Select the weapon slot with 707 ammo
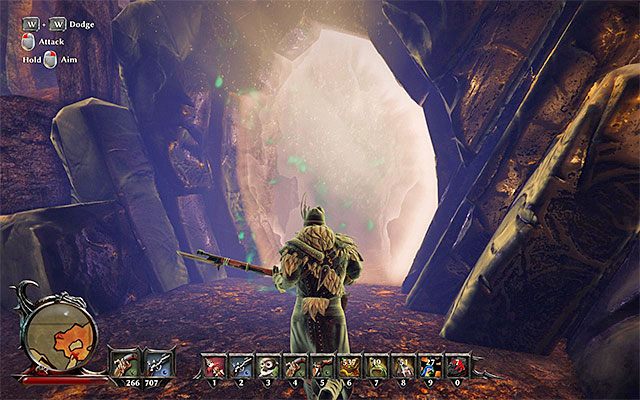The height and width of the screenshot is (400, 640). click(x=155, y=362)
